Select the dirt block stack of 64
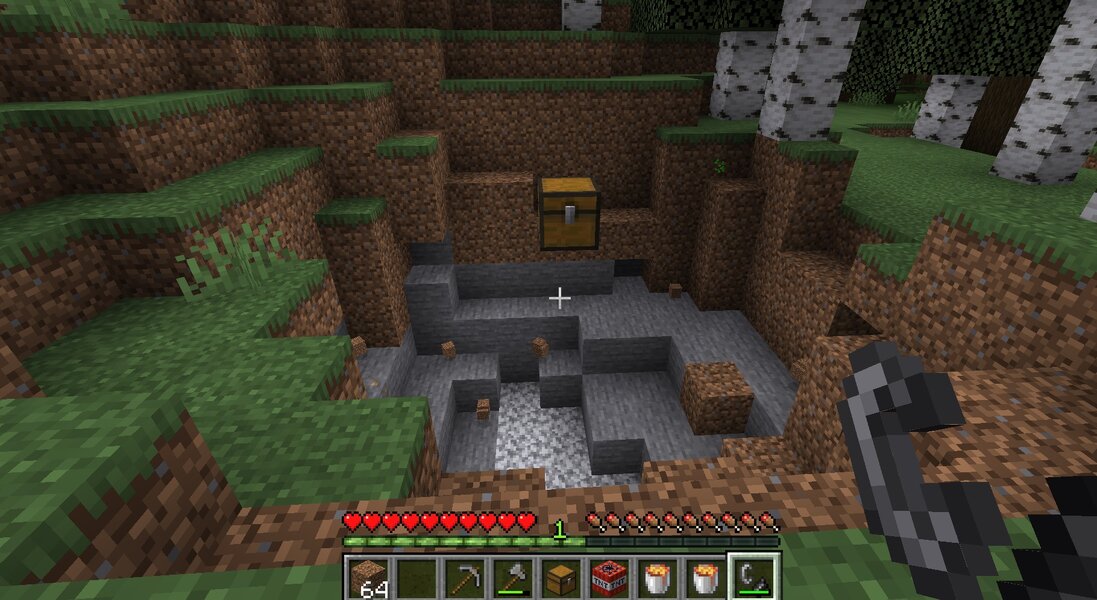Screen dimensions: 1097x600 click(x=370, y=578)
